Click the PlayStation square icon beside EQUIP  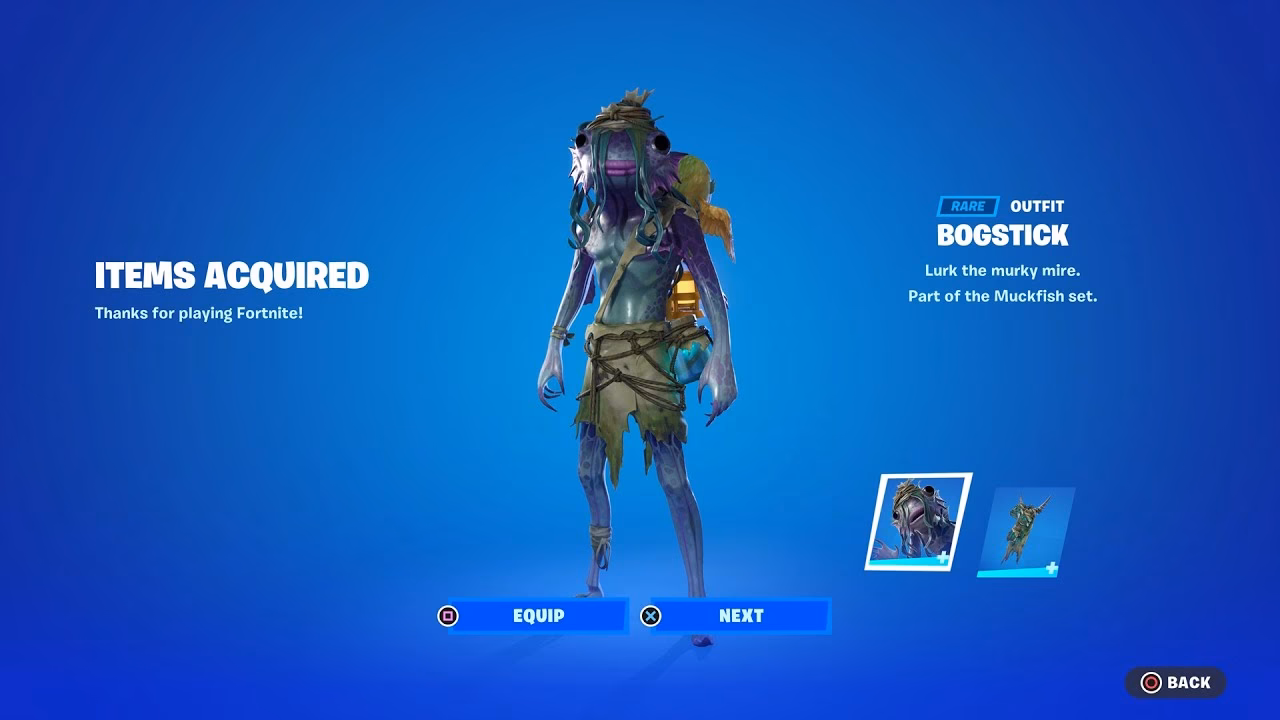click(x=448, y=615)
